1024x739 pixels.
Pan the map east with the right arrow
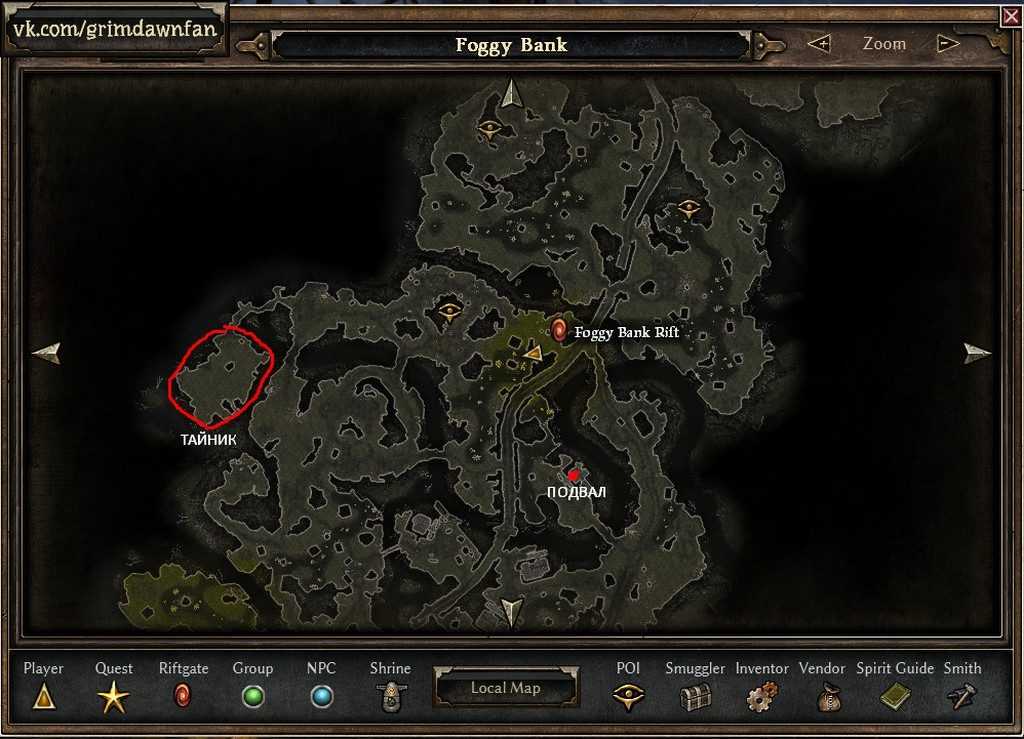[x=977, y=353]
